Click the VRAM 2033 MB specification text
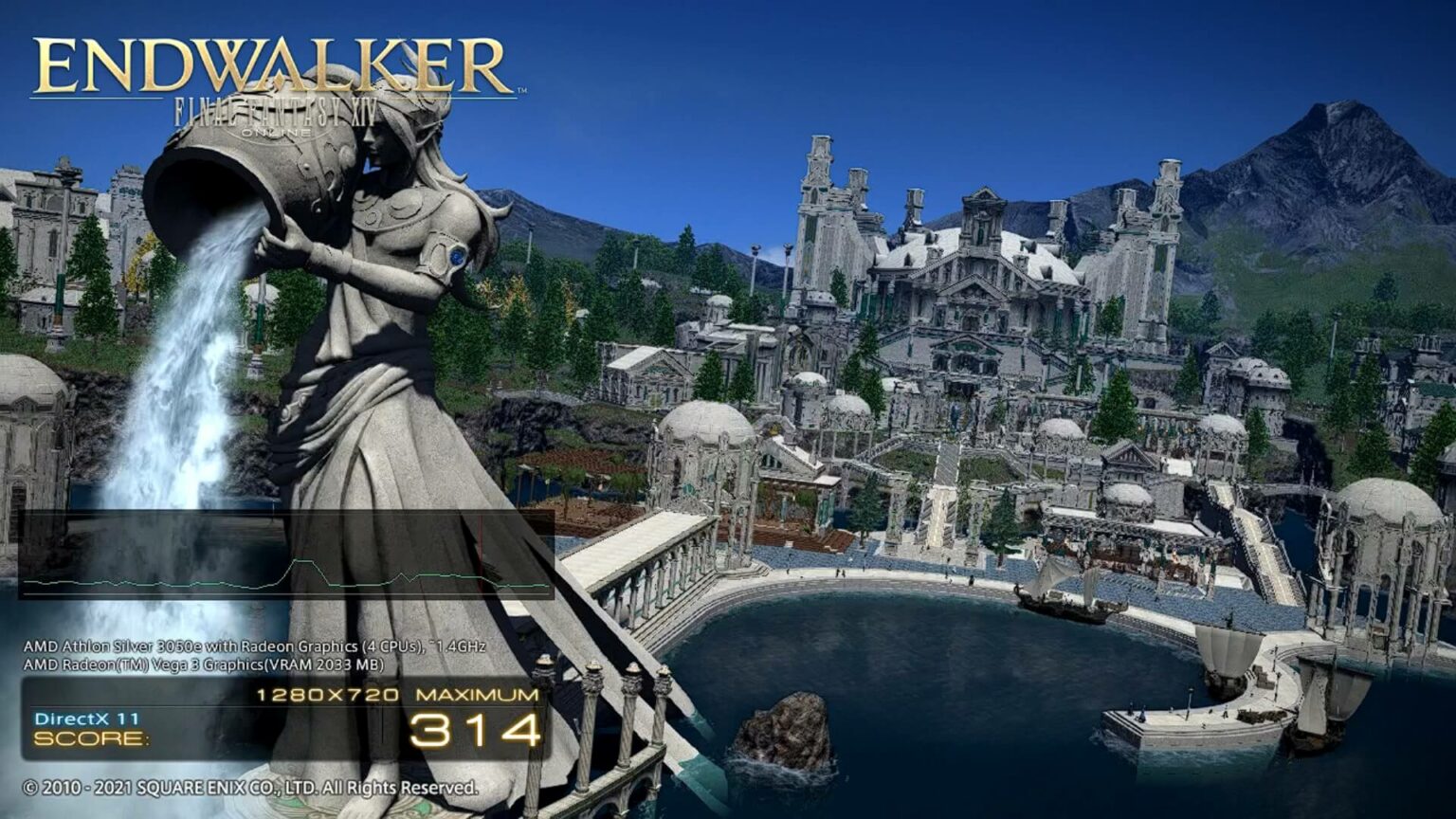The height and width of the screenshot is (819, 1456). coord(327,664)
